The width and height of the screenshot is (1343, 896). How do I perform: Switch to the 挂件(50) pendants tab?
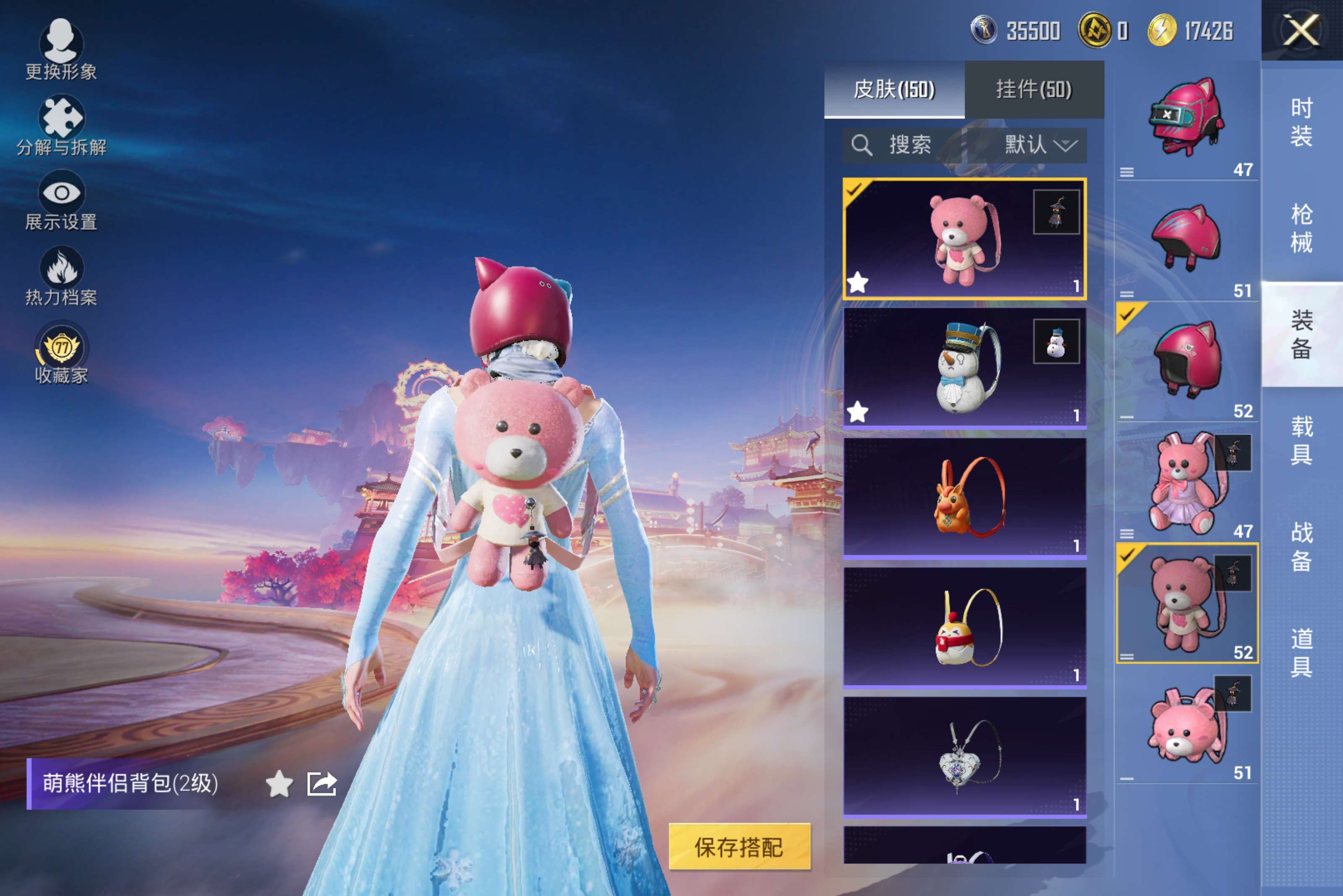(1034, 89)
